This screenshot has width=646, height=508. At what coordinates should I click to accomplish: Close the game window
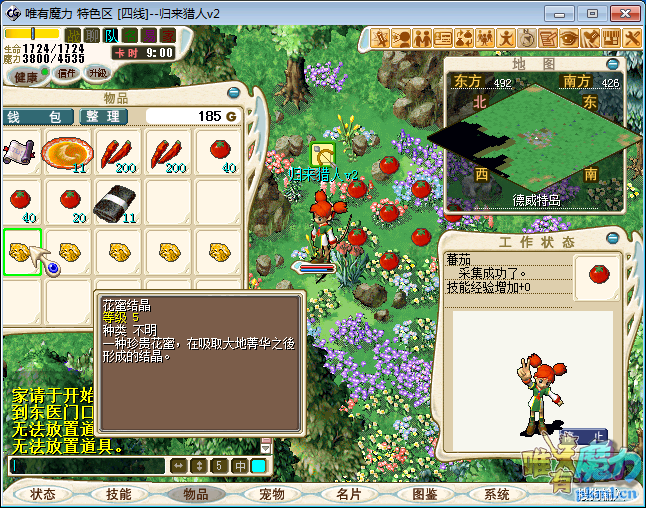click(622, 13)
